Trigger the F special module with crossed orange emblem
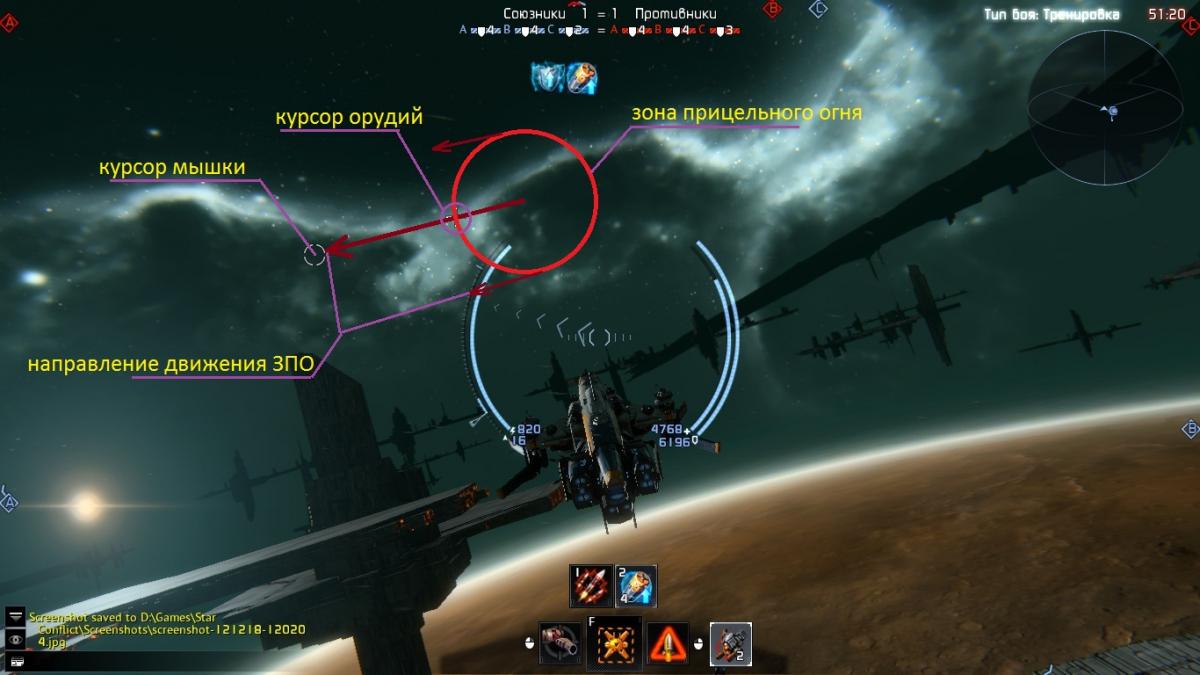 click(614, 642)
